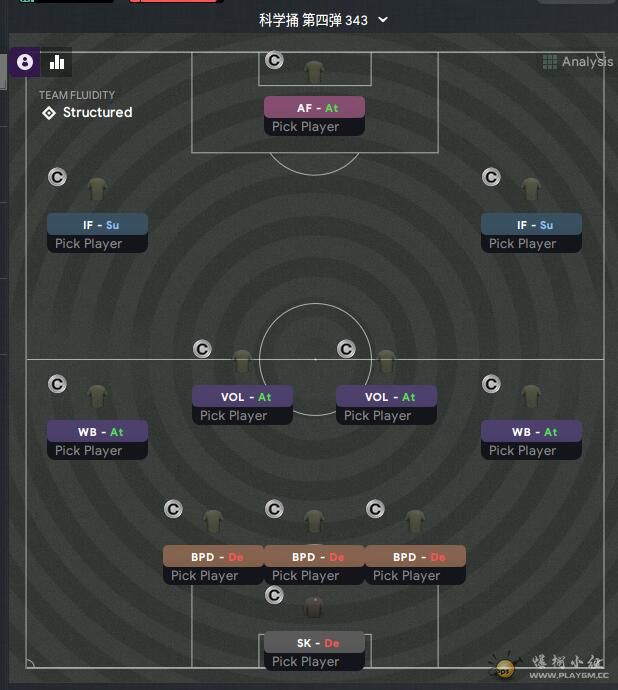The height and width of the screenshot is (690, 618).
Task: Select the right-sided IF - Su role
Action: click(x=531, y=225)
